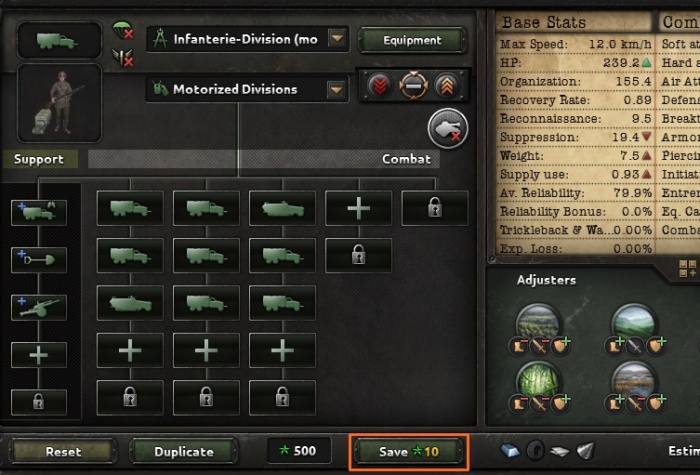Toggle the stats grid view icon
The width and height of the screenshot is (700, 475).
(x=688, y=268)
